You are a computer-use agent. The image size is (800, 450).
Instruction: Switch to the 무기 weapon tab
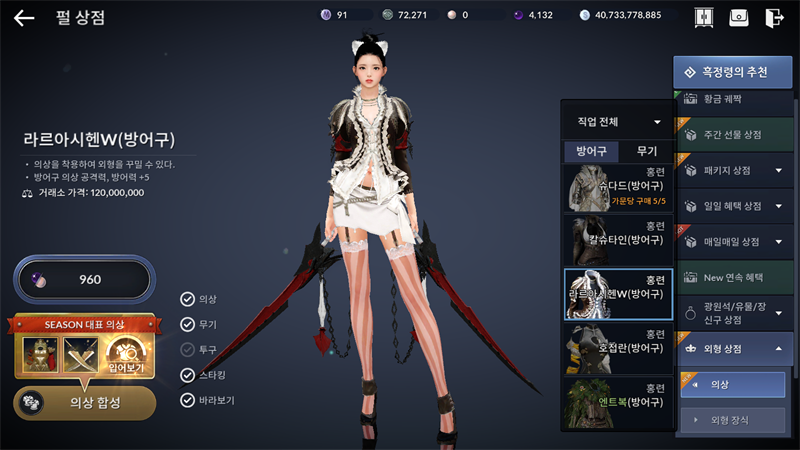coord(647,151)
